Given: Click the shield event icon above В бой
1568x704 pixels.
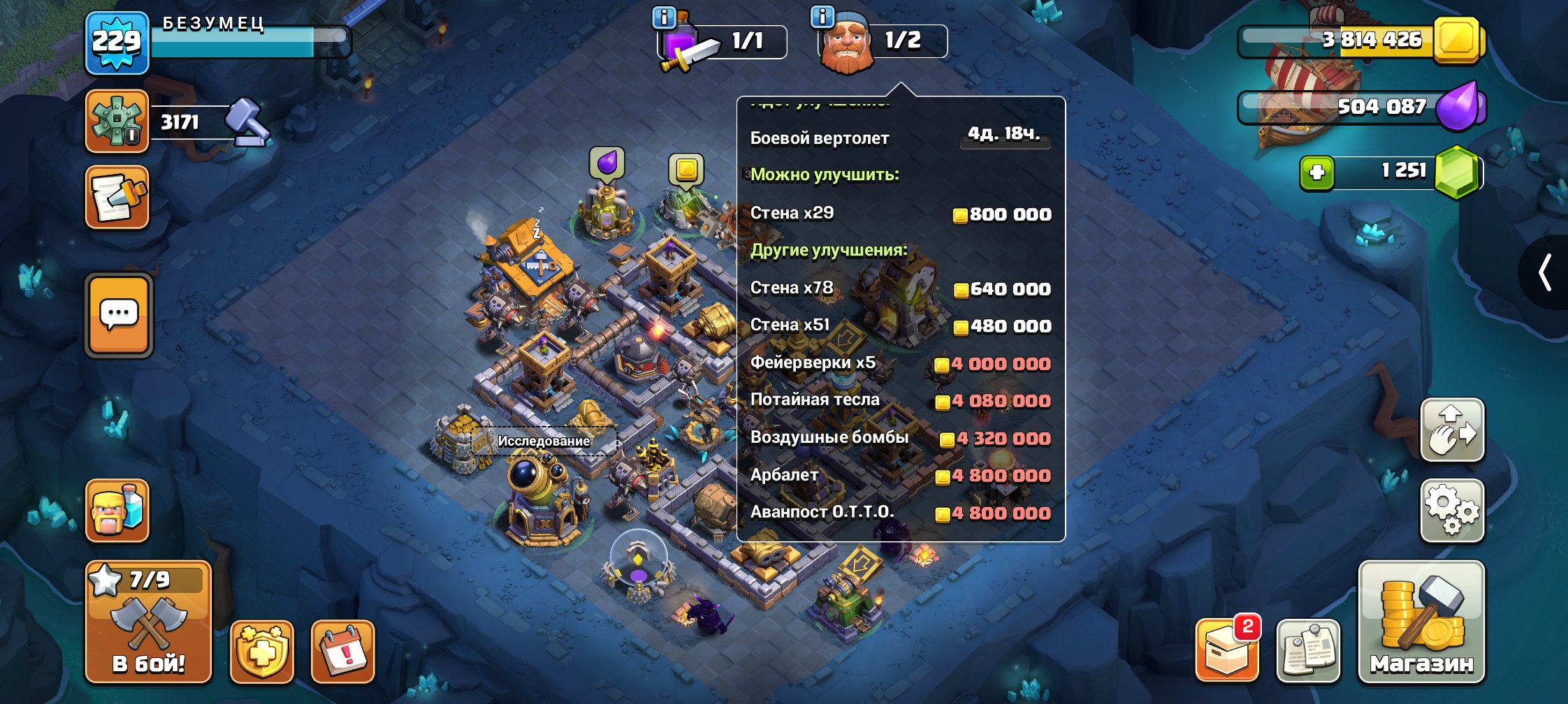Looking at the screenshot, I should tap(259, 650).
